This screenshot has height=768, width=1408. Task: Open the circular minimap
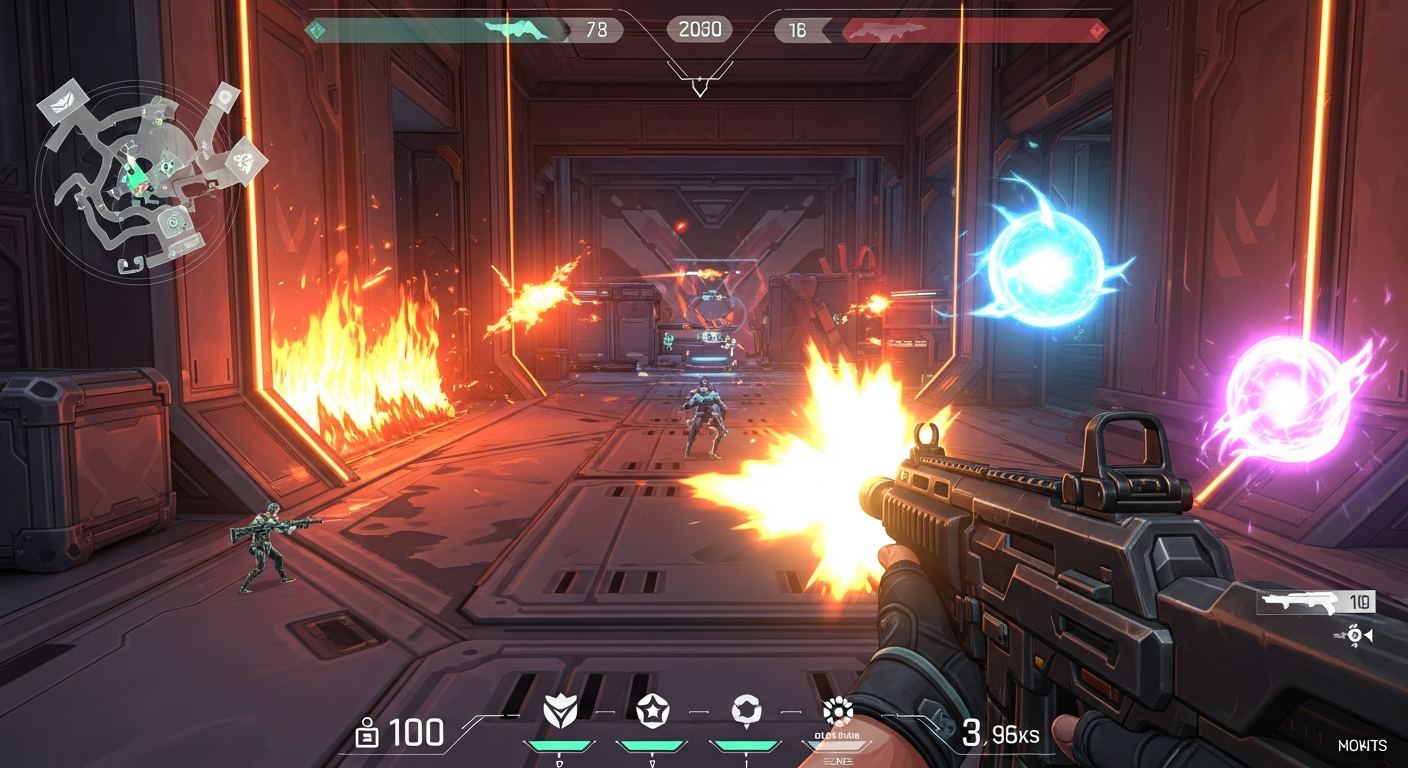(138, 180)
